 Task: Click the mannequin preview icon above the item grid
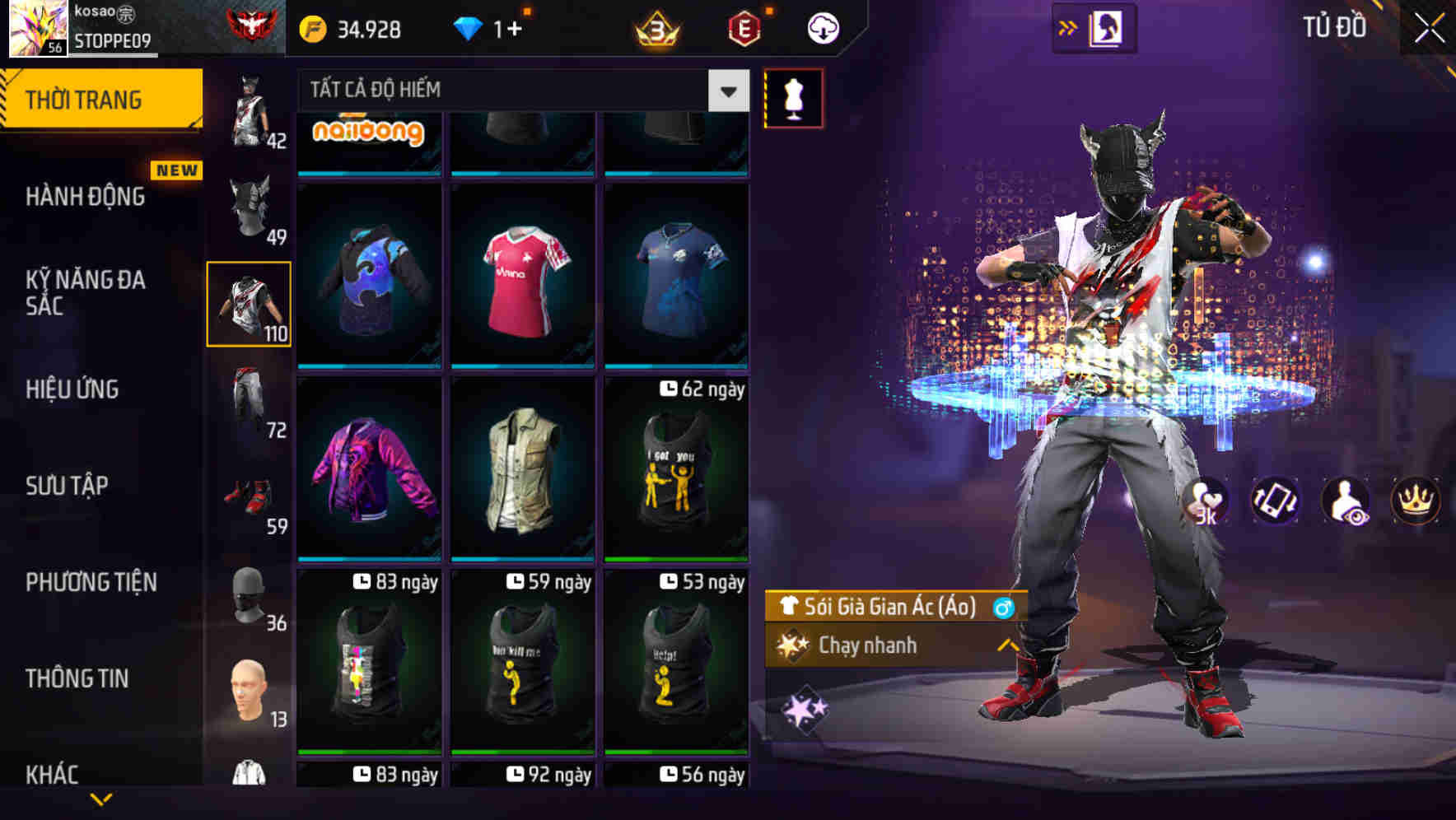coord(793,97)
